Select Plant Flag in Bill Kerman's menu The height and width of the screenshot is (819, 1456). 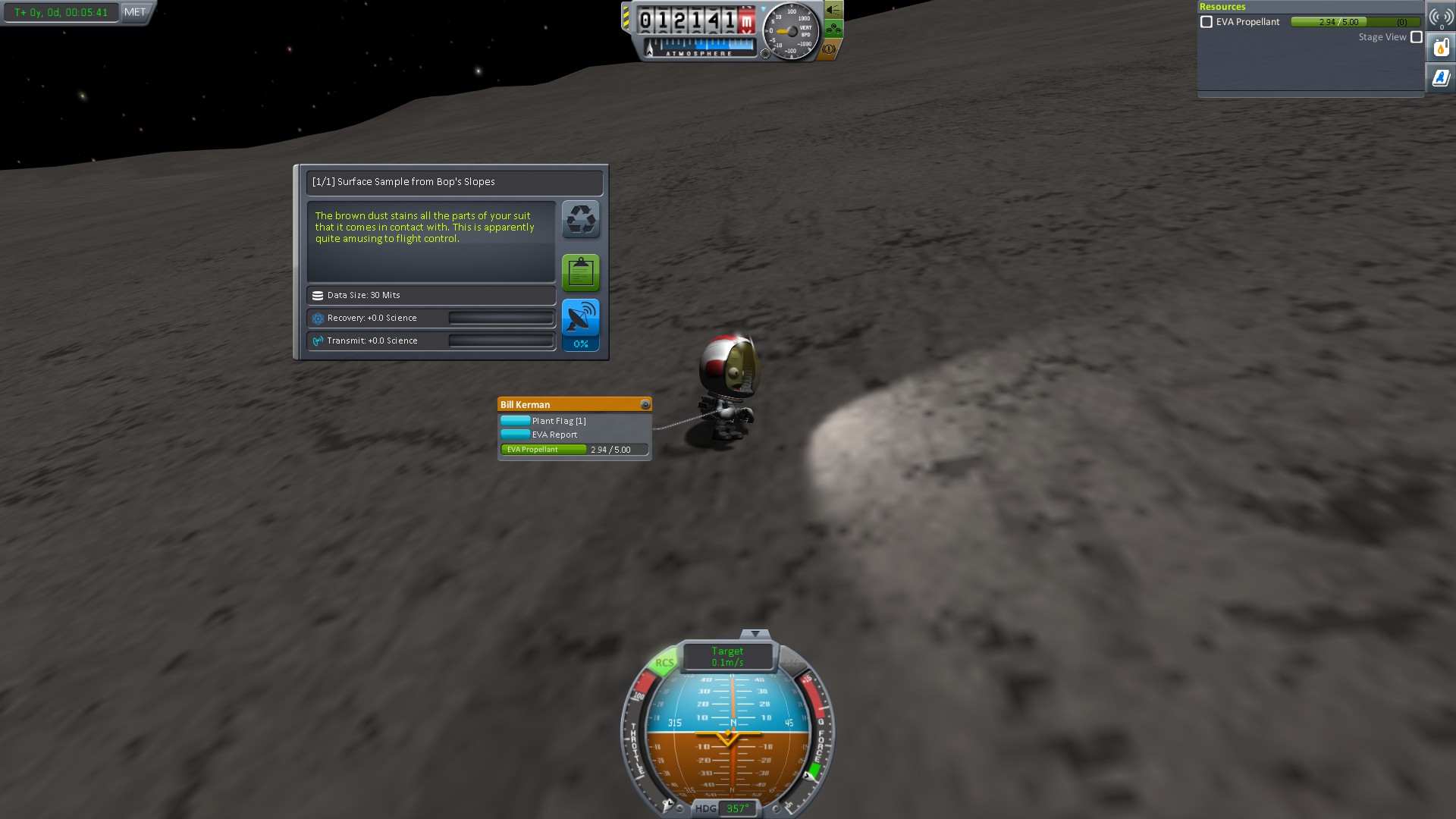click(x=559, y=421)
